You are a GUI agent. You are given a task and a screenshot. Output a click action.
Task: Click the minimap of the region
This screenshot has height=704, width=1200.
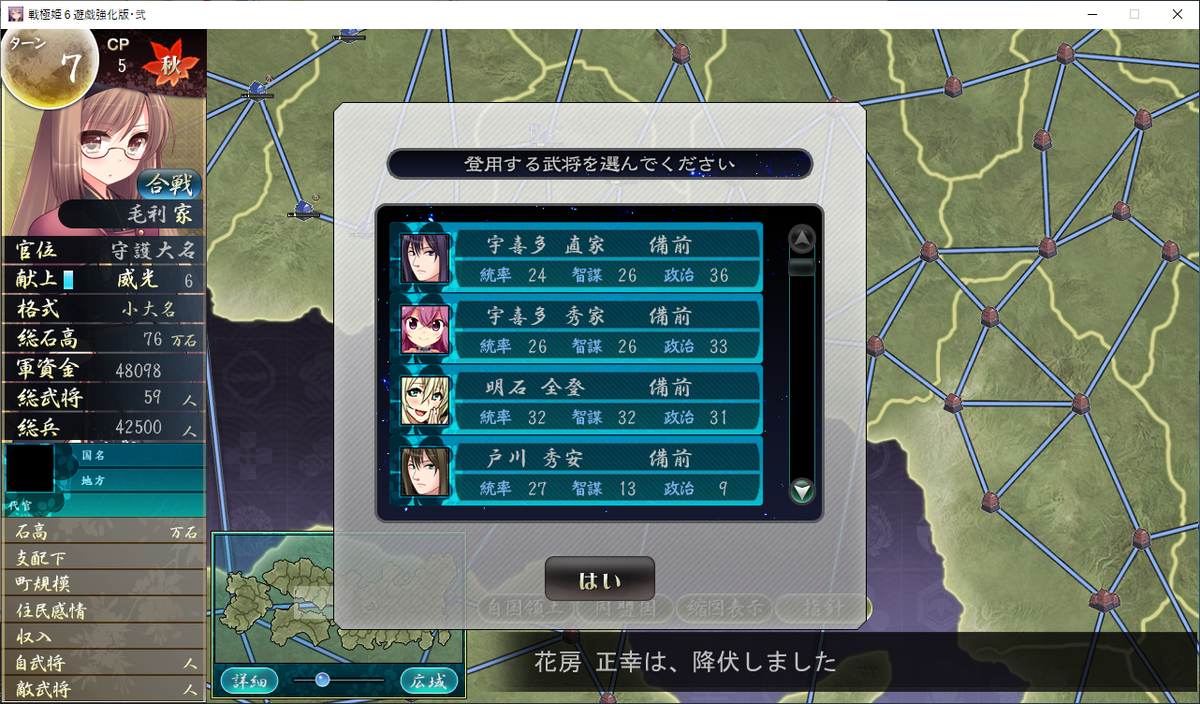(337, 598)
